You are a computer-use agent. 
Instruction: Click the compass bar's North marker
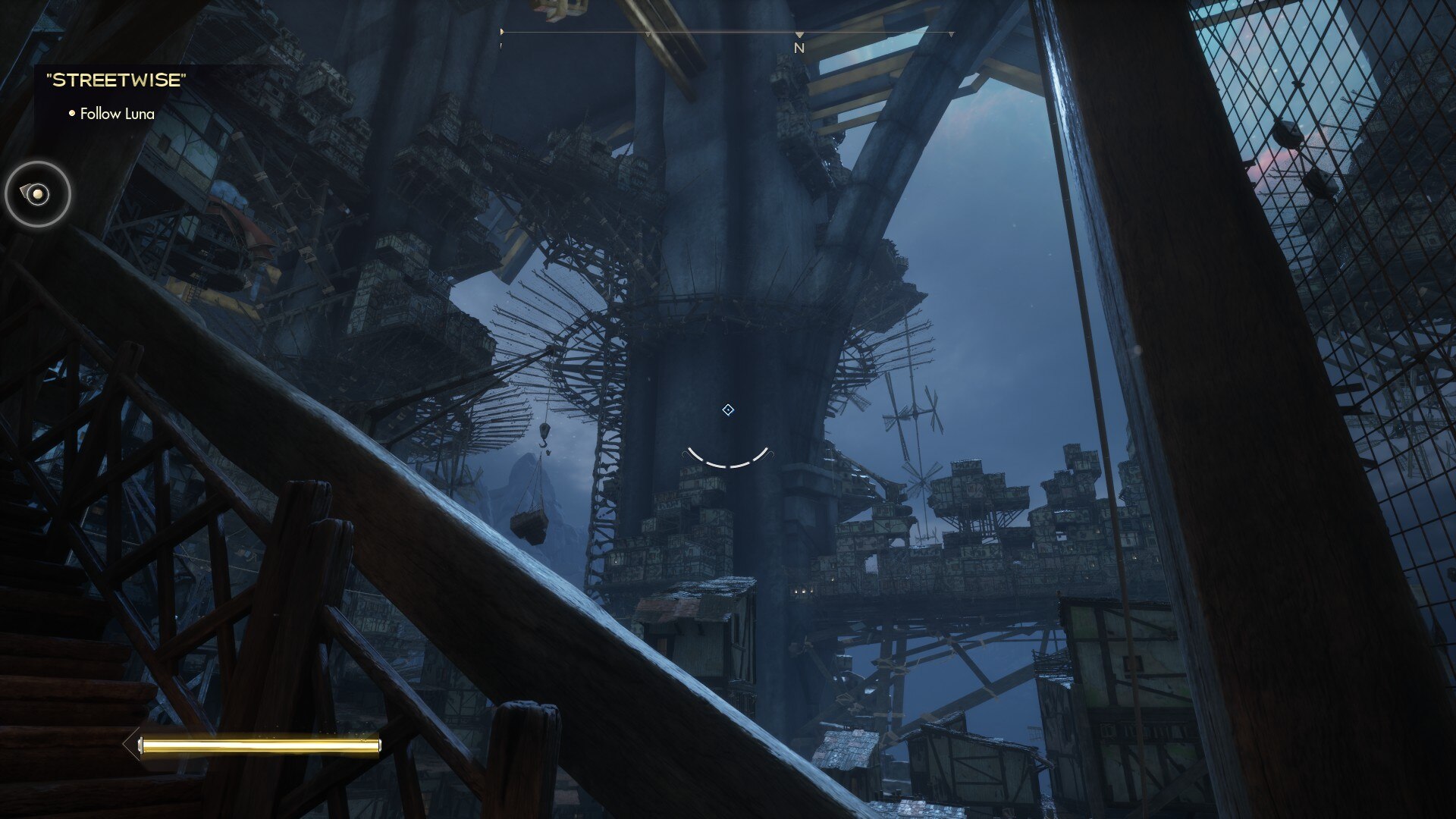(799, 47)
